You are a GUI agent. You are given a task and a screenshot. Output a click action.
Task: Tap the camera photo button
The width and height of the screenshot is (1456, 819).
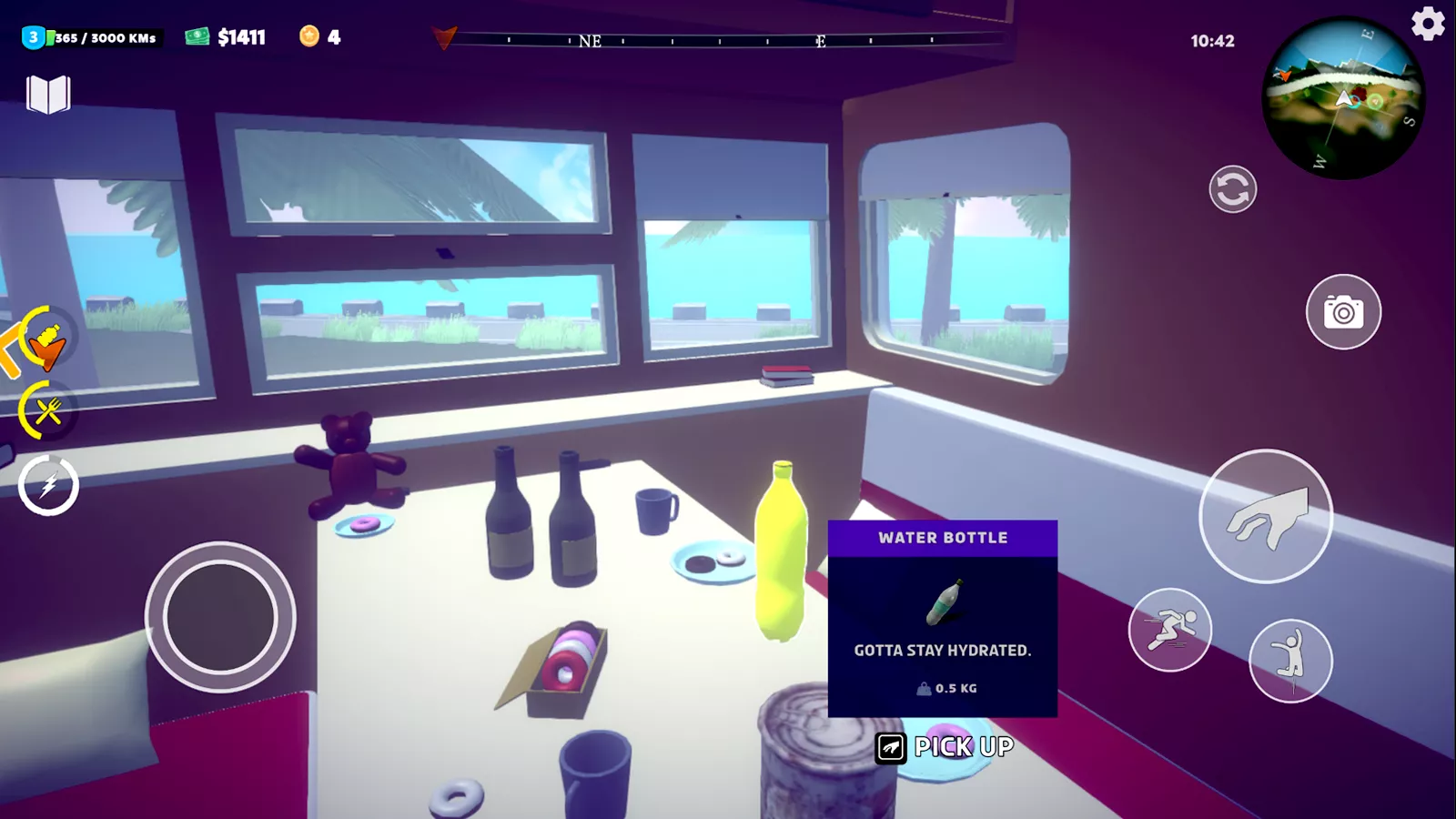pos(1343,312)
